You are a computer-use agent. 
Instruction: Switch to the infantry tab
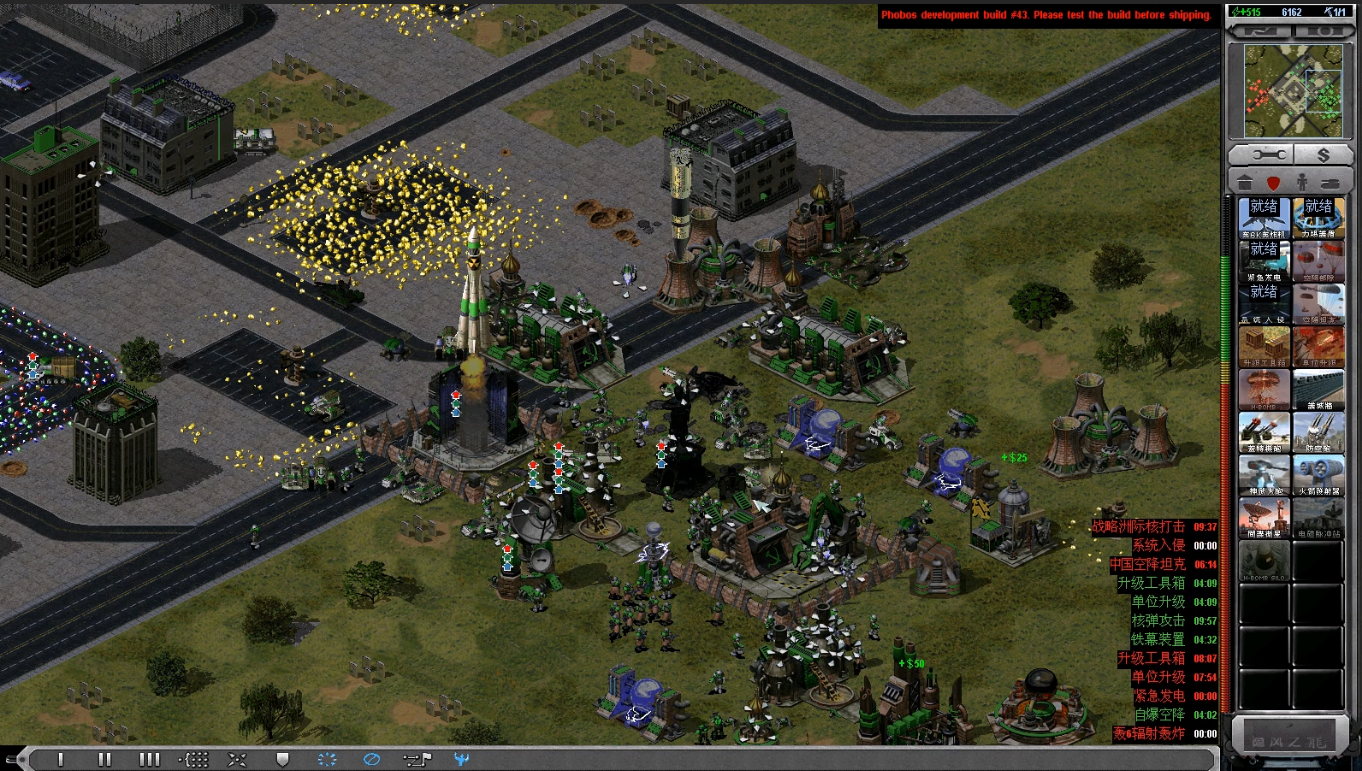tap(1301, 183)
